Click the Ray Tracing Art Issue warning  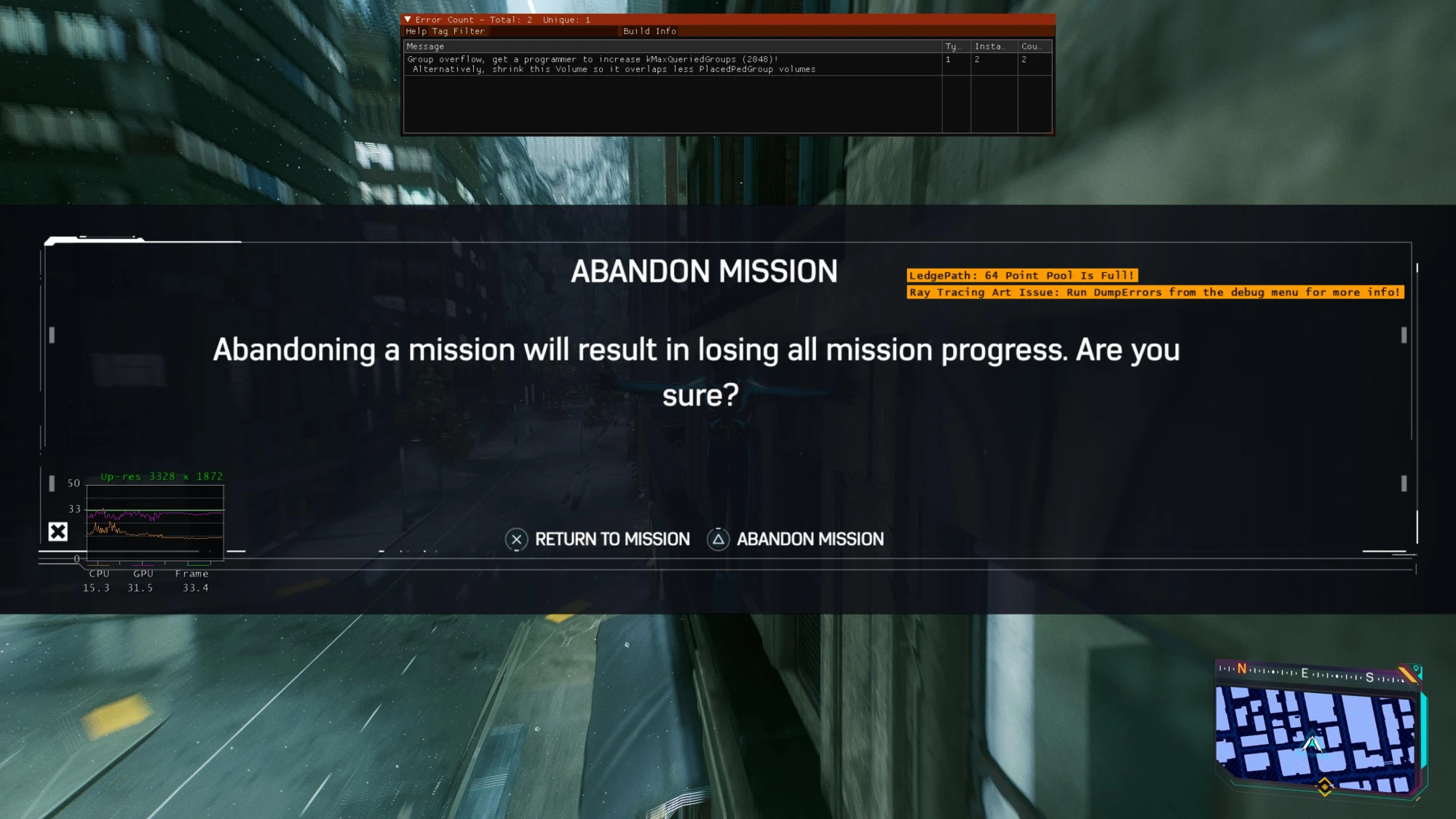point(1154,293)
